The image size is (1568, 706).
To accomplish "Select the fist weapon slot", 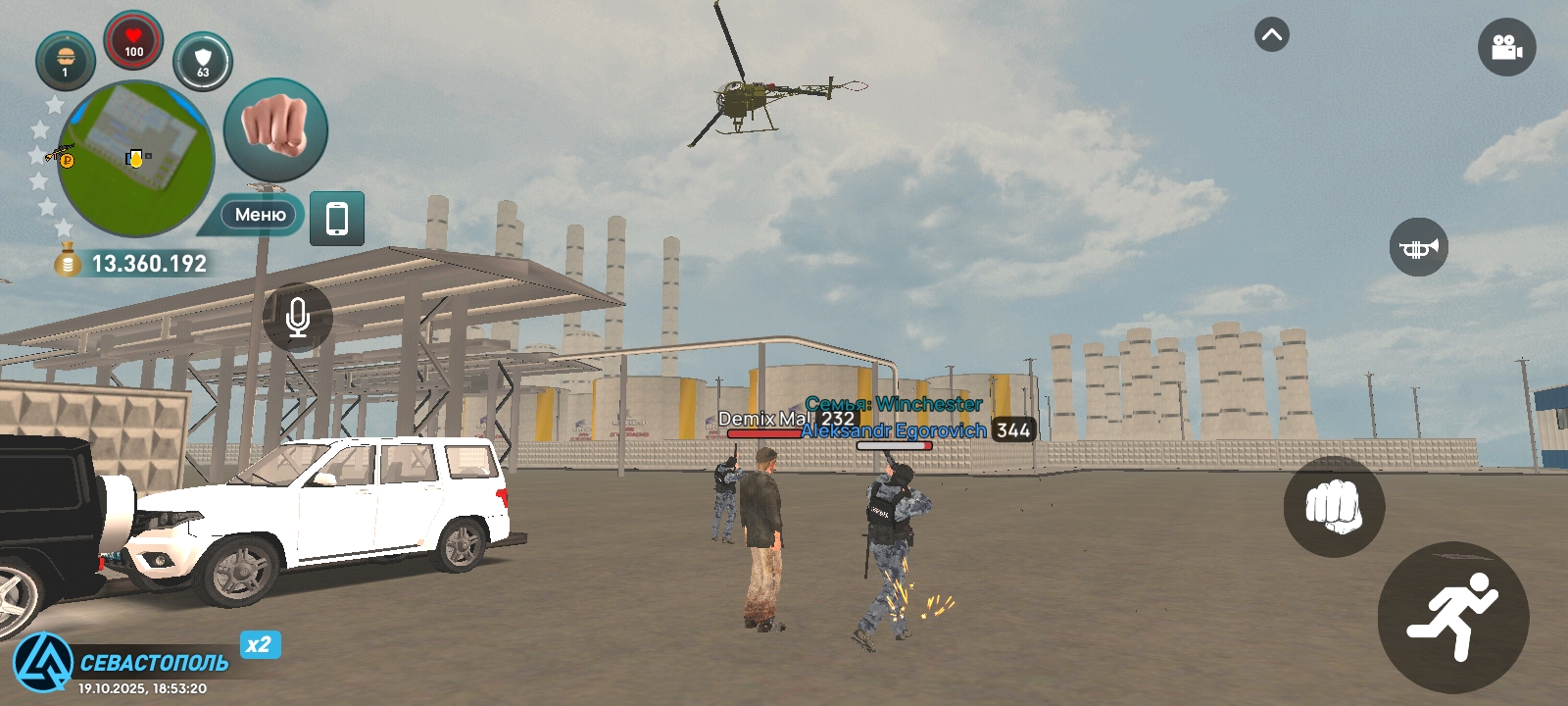I will [x=275, y=129].
